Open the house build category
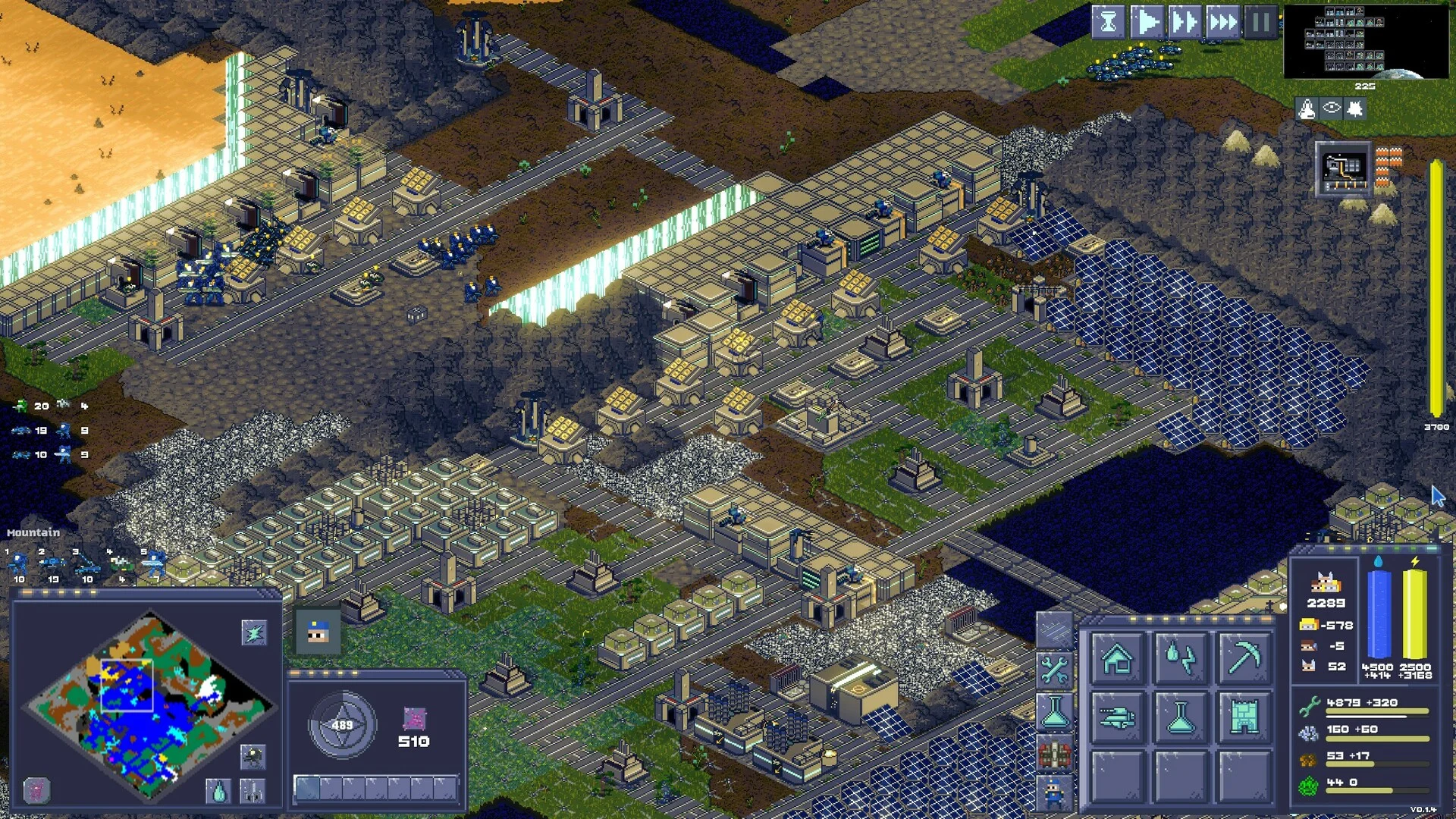Screen dimensions: 1456x819 pos(1117,658)
